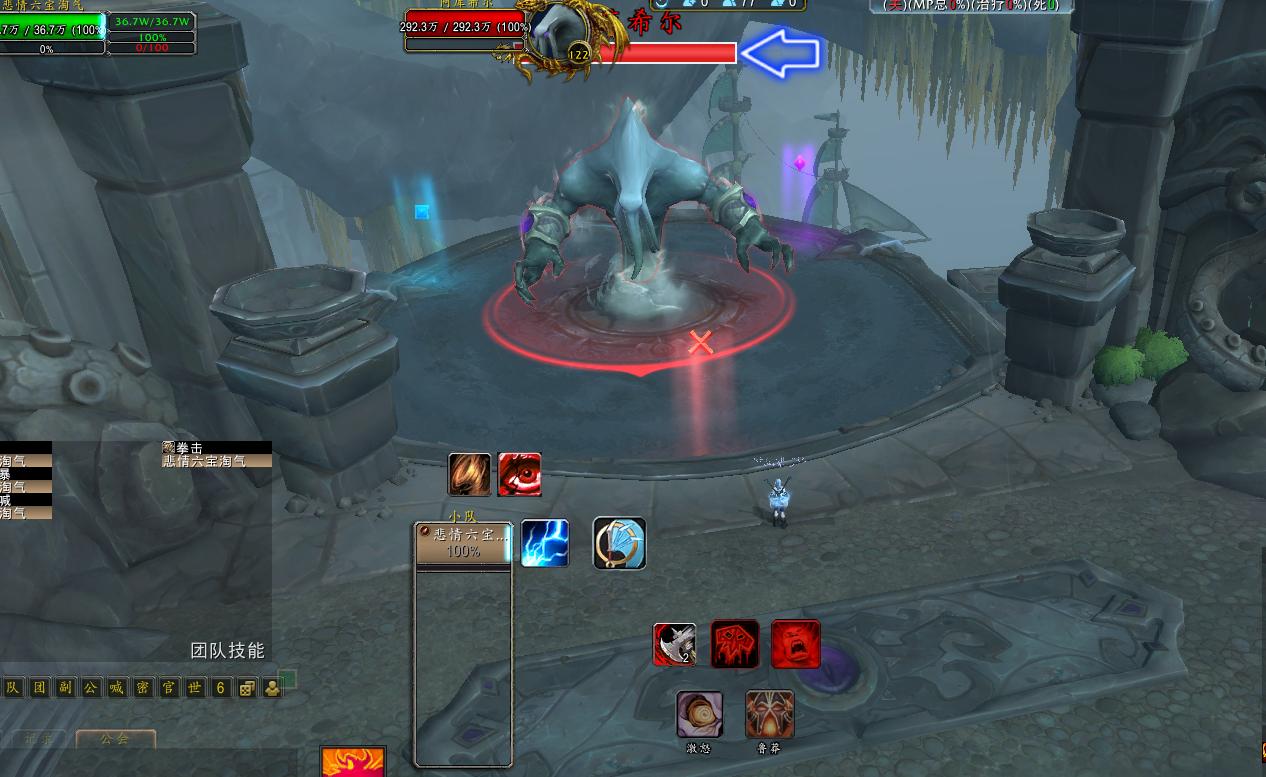Activate the axe ability with 2 stacks
This screenshot has height=777, width=1266.
[x=675, y=644]
